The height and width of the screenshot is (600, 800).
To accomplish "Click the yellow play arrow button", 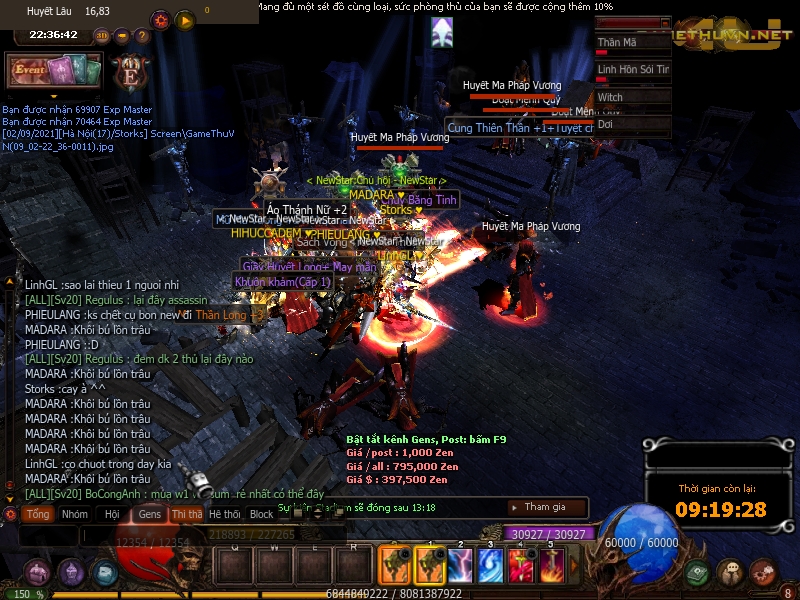I will pyautogui.click(x=185, y=20).
